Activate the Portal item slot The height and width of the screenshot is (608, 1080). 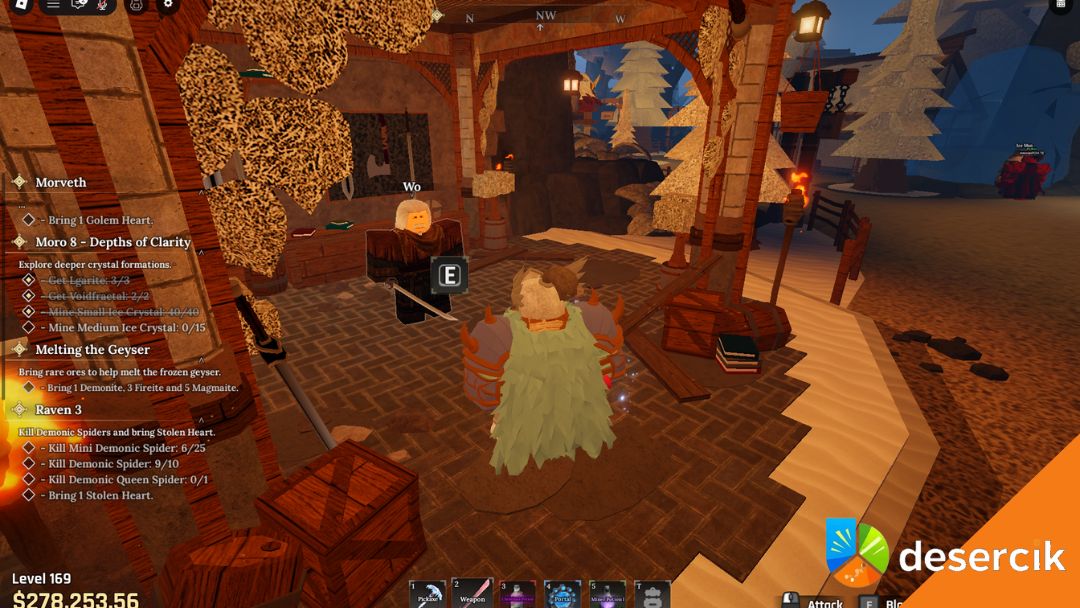(x=563, y=594)
